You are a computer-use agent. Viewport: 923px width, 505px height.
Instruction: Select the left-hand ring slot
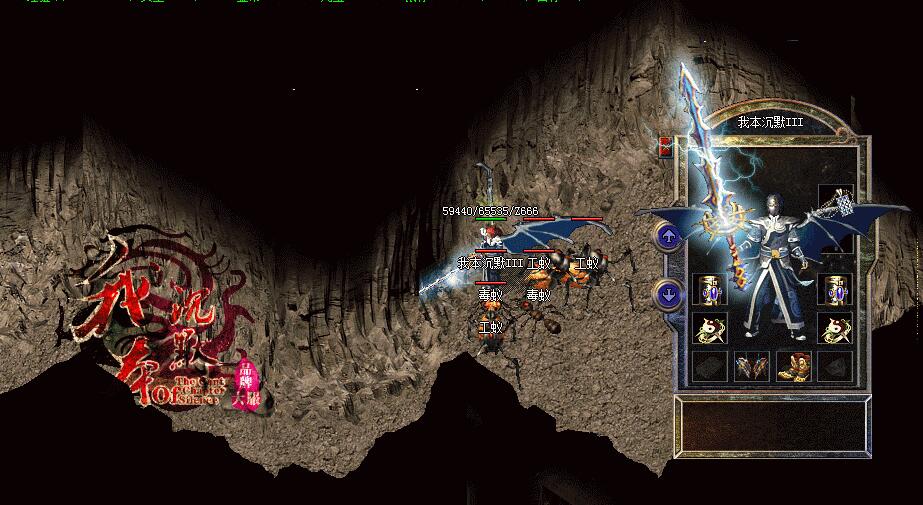(709, 328)
